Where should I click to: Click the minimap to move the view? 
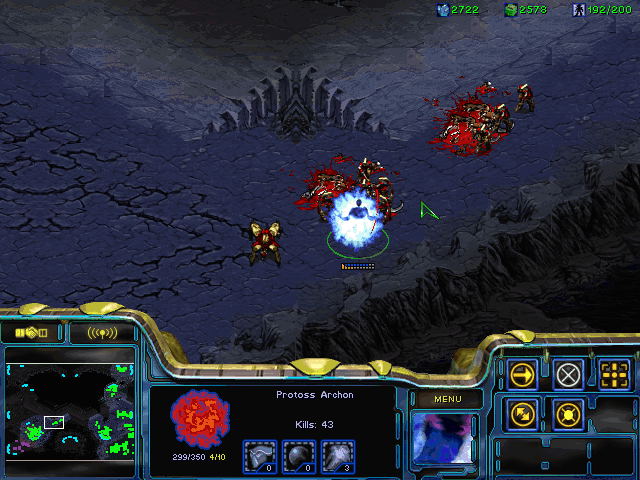pyautogui.click(x=70, y=410)
